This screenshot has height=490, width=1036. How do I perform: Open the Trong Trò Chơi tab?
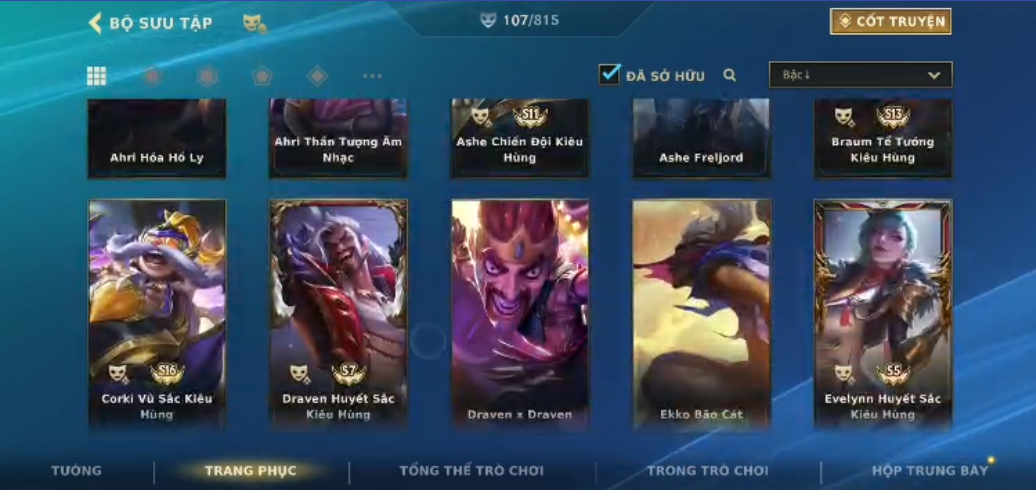click(707, 470)
